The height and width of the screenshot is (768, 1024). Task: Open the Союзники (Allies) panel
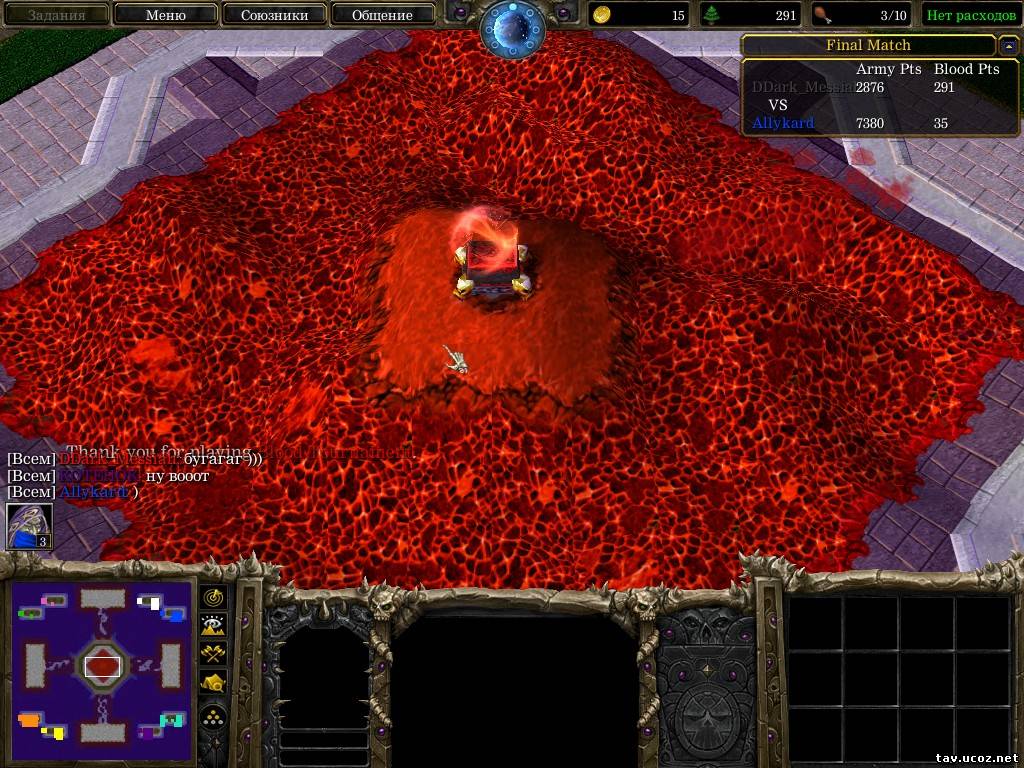pos(274,15)
